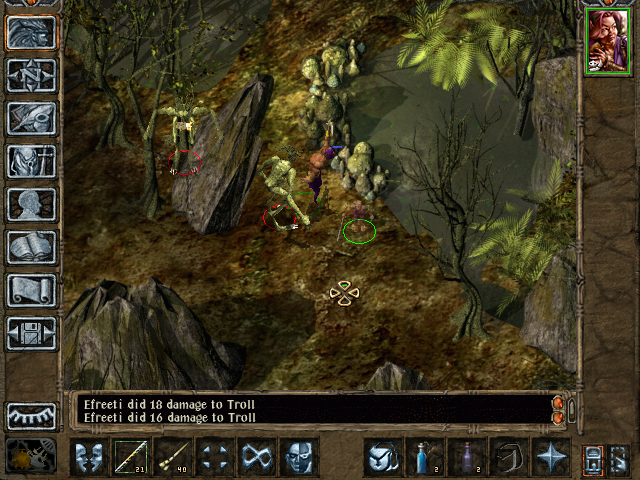
Task: Open the mage spellbook
Action: [x=31, y=247]
